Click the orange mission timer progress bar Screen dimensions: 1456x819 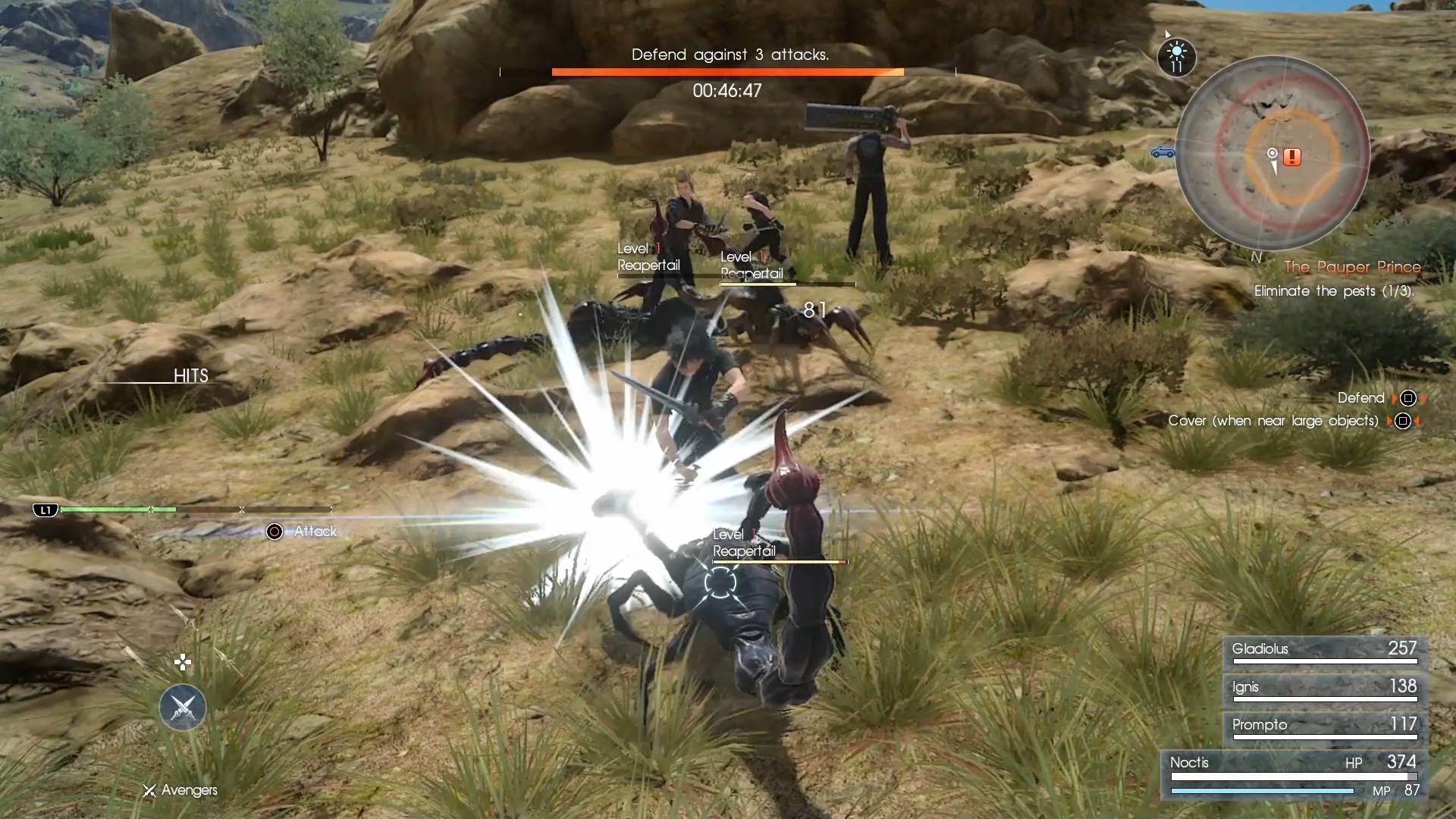728,72
